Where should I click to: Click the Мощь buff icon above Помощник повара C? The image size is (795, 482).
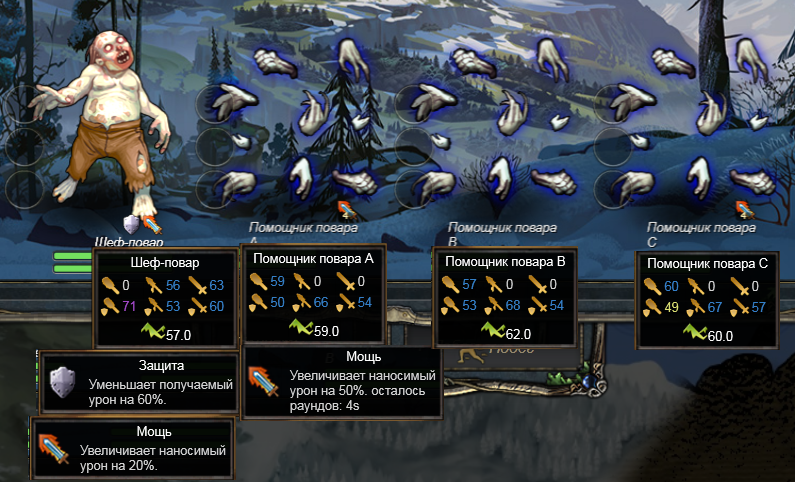745,207
